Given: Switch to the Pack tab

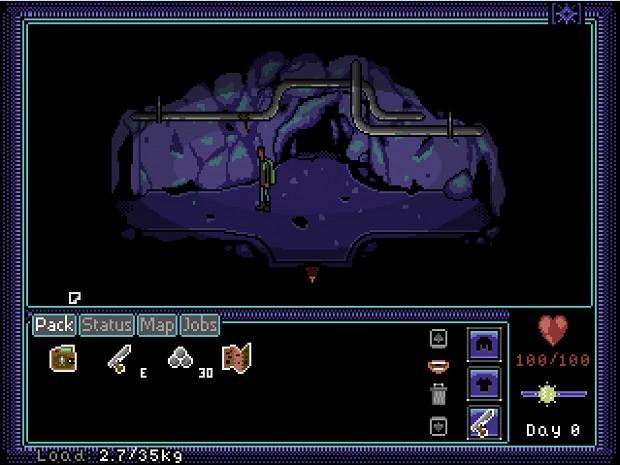Looking at the screenshot, I should [54, 325].
